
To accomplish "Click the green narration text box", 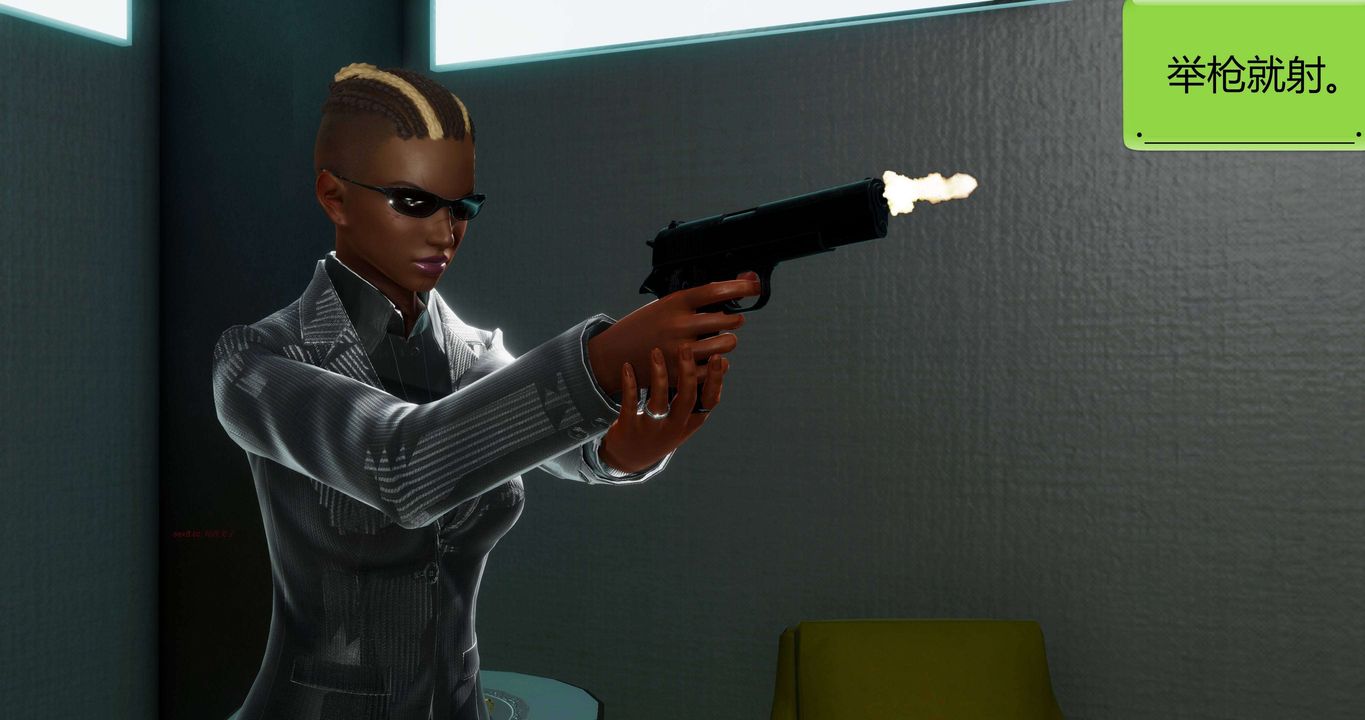I will [1245, 76].
